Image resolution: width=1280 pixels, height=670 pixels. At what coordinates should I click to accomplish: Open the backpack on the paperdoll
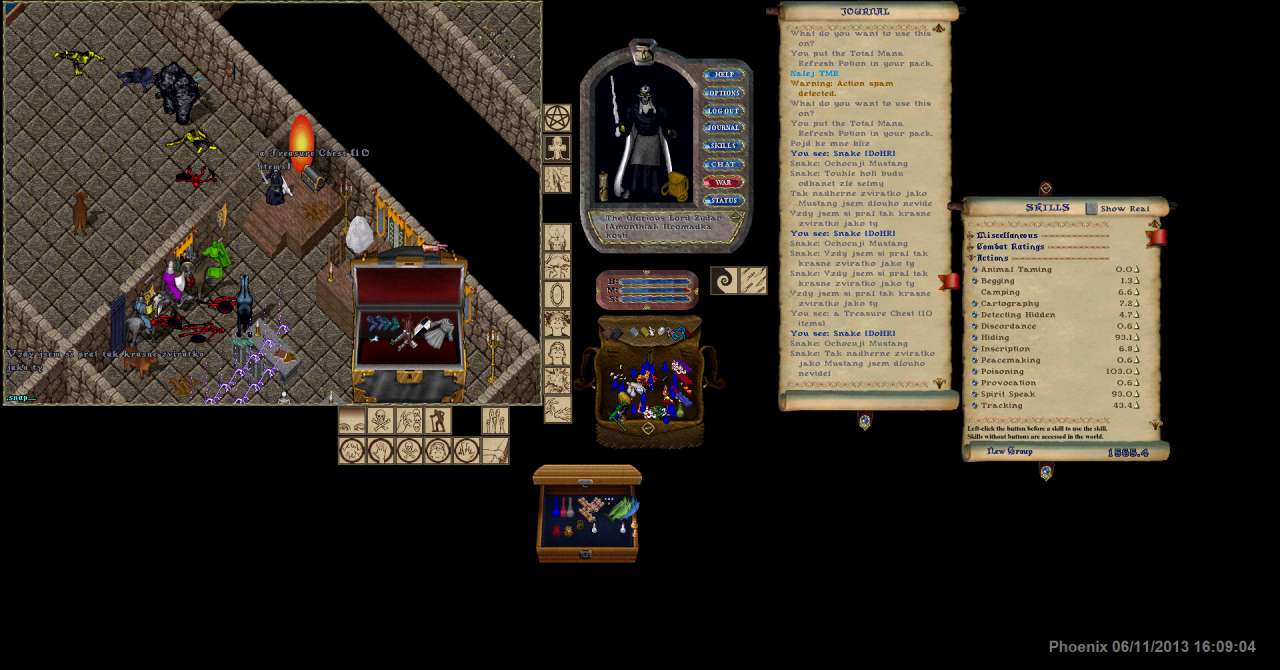(676, 186)
